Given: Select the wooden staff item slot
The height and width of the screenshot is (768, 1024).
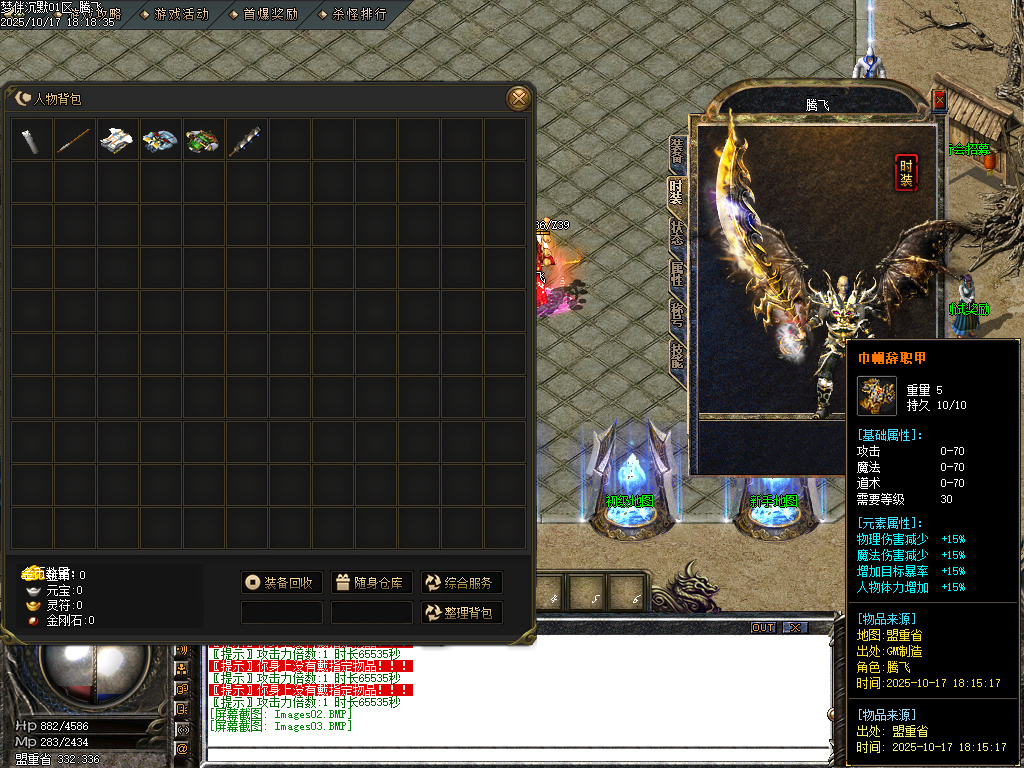Looking at the screenshot, I should (75, 140).
